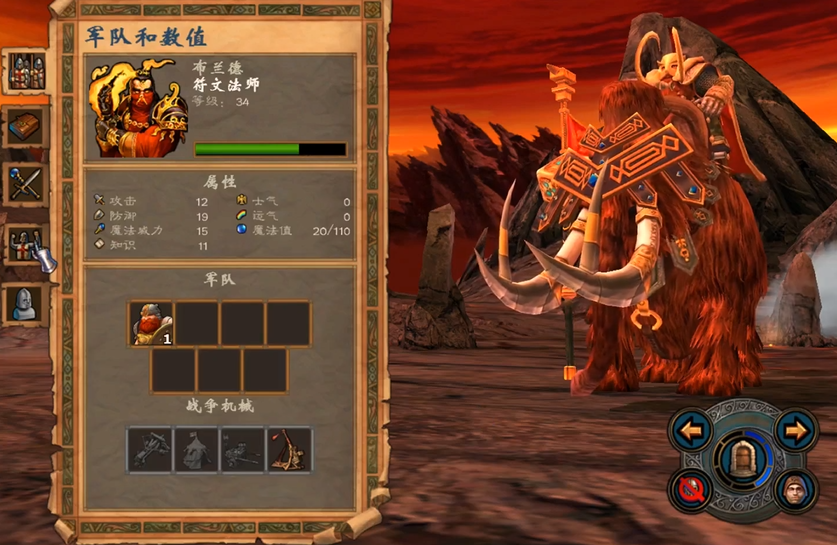Select the knight with raised arms tab
837x545 pixels.
click(26, 243)
